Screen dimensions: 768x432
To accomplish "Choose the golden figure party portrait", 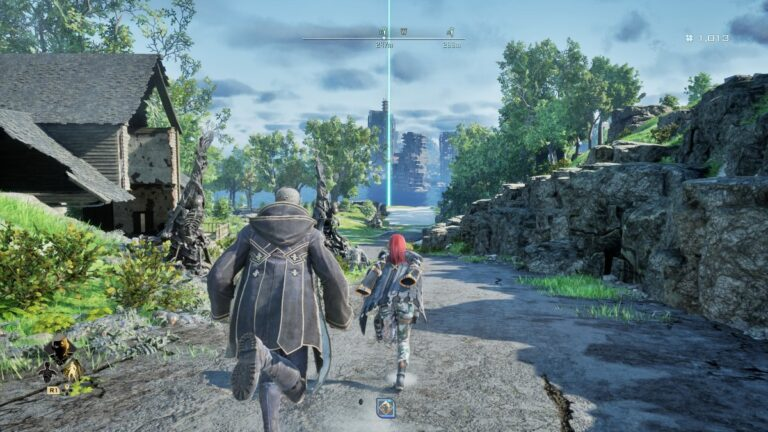I will click(x=72, y=370).
